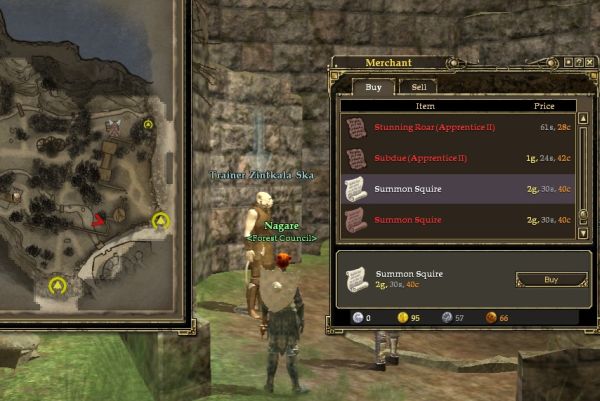The height and width of the screenshot is (401, 600).
Task: Buy the selected Summon Squire scroll
Action: [x=551, y=280]
